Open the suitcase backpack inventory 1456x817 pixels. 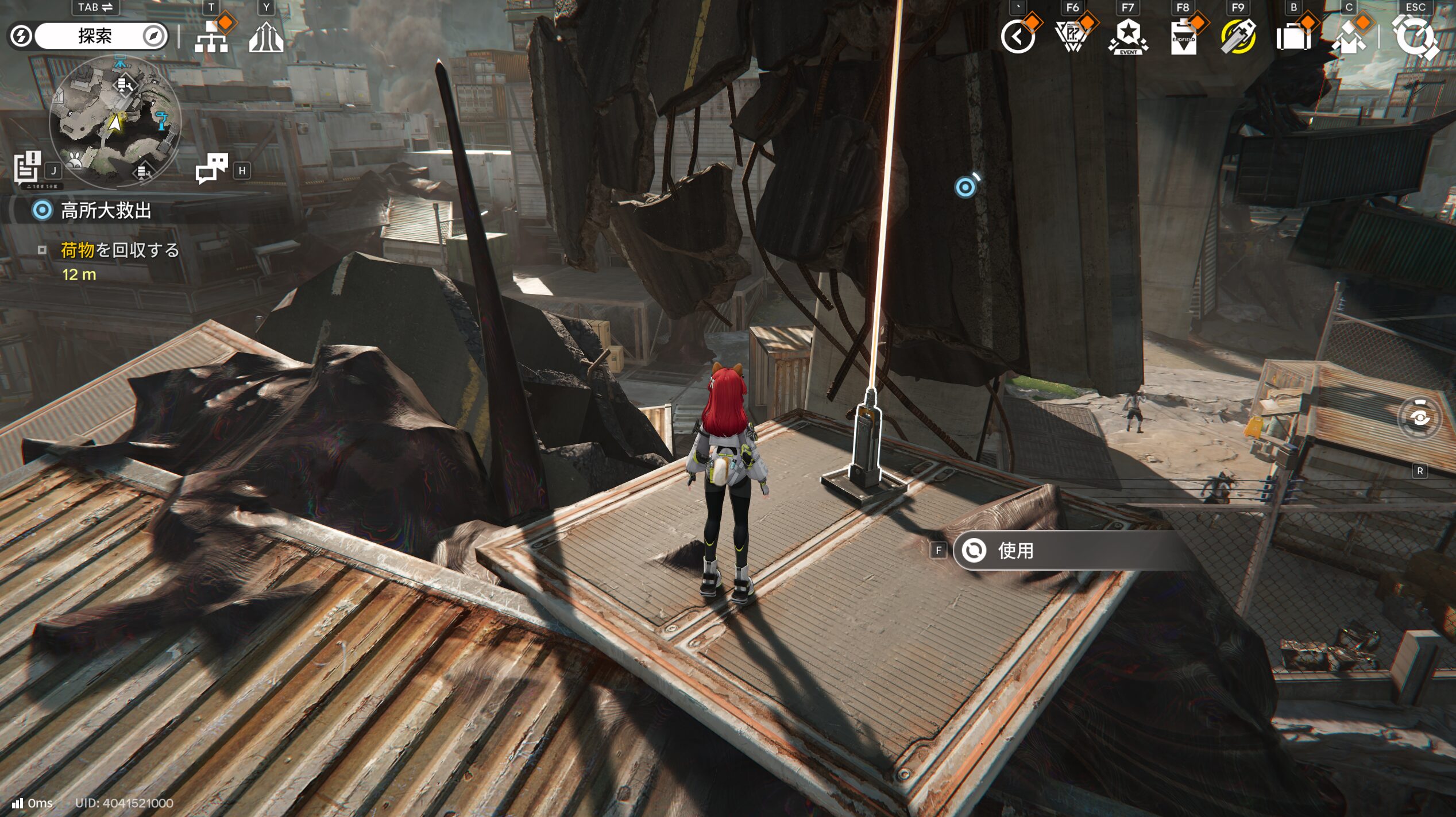[1293, 38]
